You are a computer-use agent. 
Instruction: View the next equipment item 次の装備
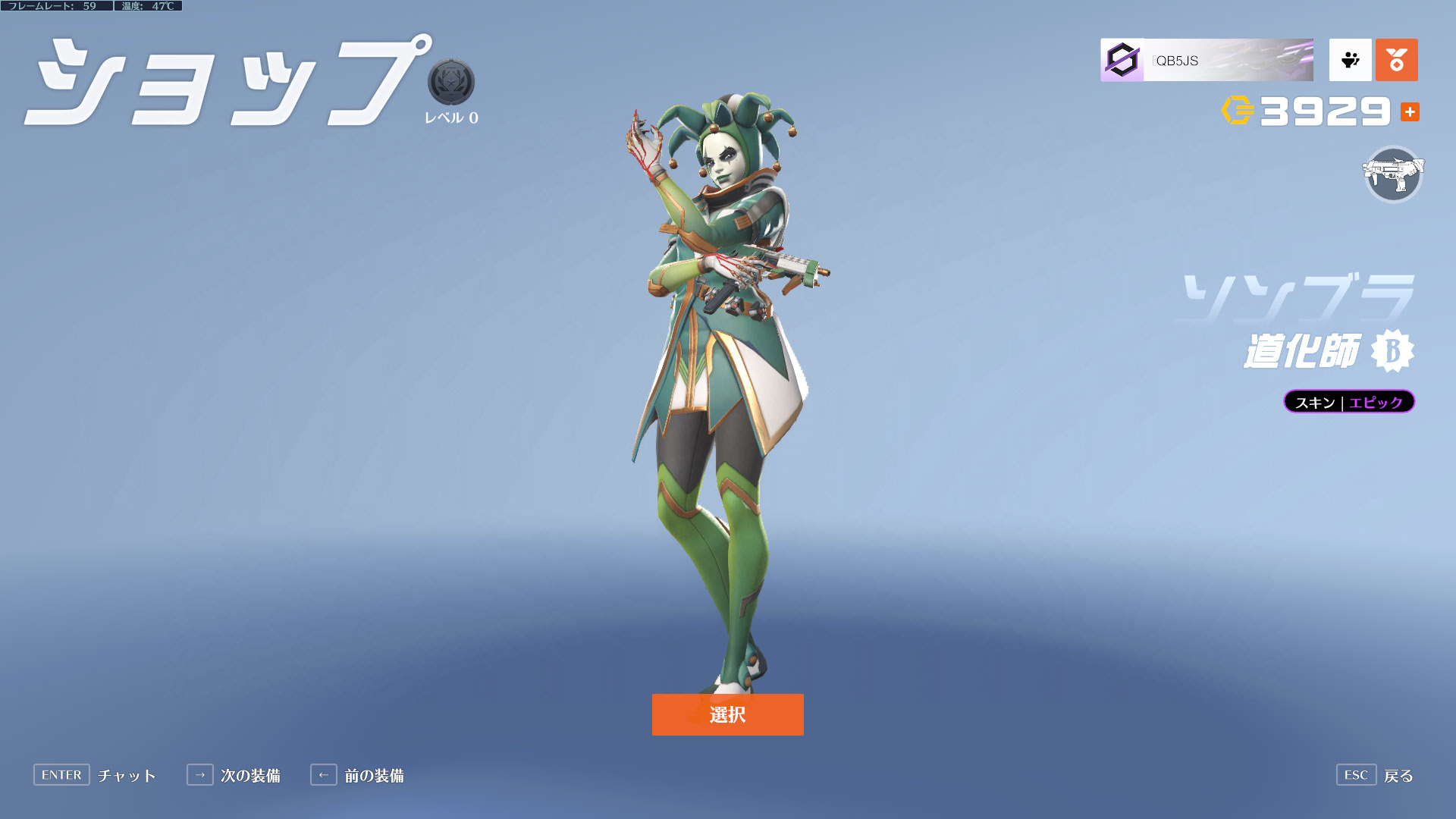coord(234,775)
